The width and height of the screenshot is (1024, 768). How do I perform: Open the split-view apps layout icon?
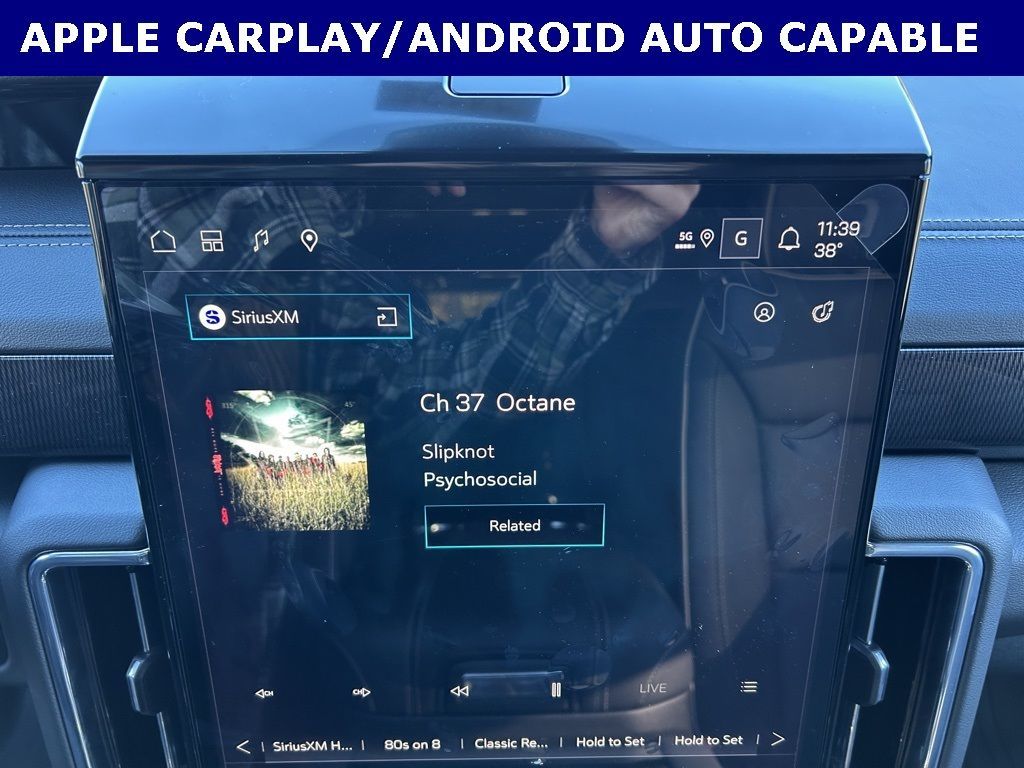pos(211,241)
